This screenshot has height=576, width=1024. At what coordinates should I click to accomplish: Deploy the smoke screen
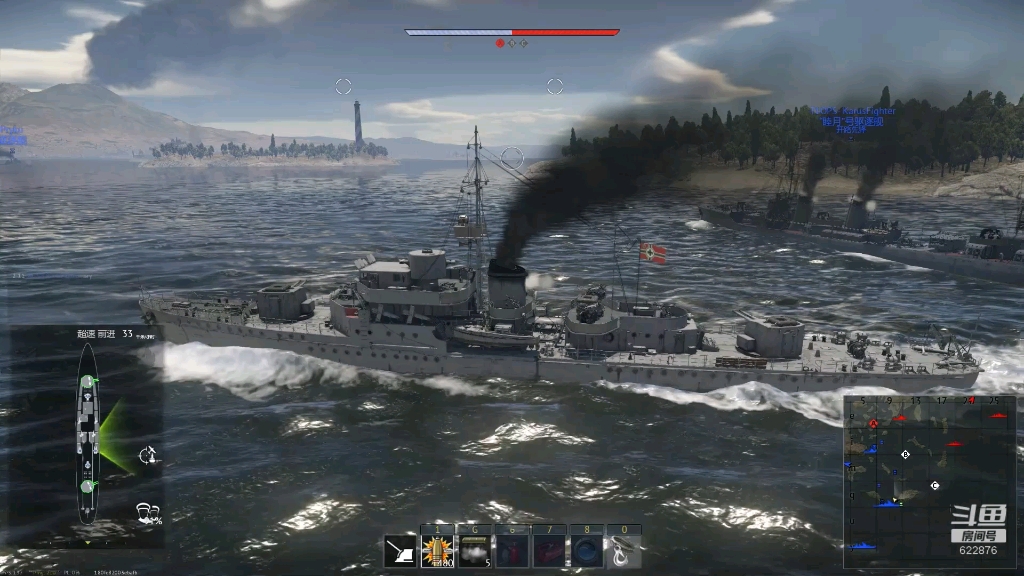pyautogui.click(x=474, y=551)
